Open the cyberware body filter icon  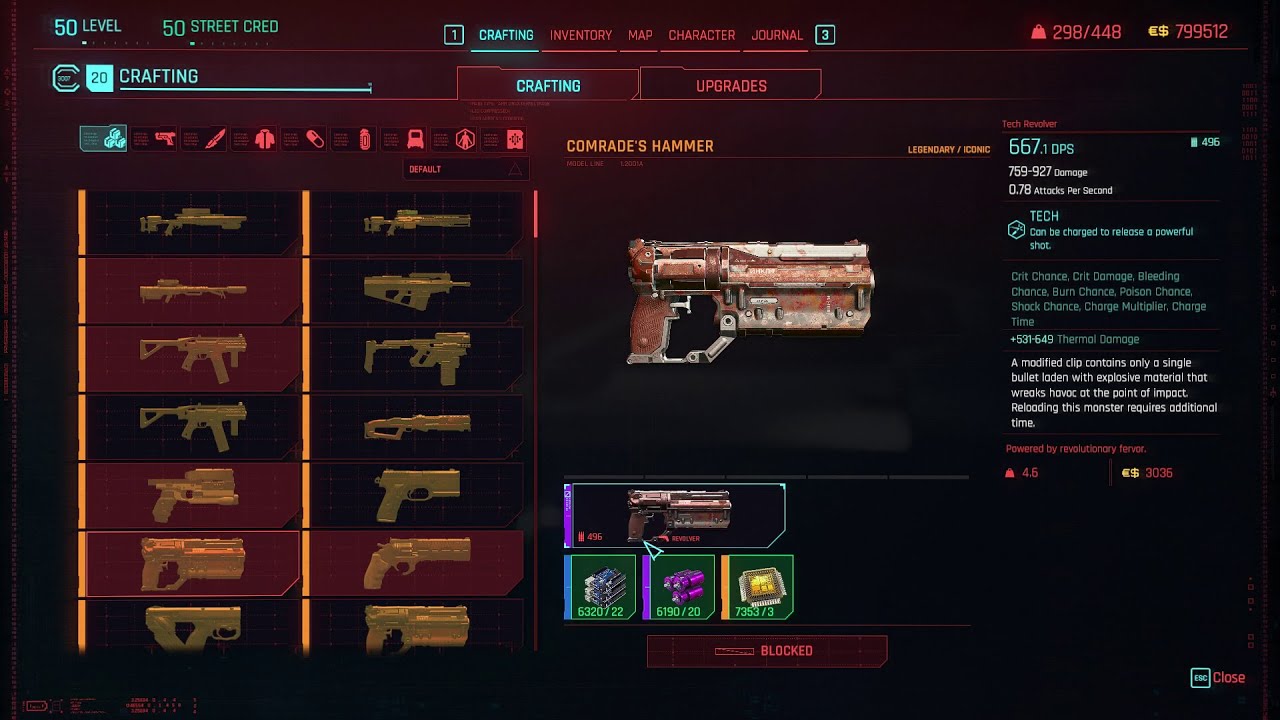point(465,139)
